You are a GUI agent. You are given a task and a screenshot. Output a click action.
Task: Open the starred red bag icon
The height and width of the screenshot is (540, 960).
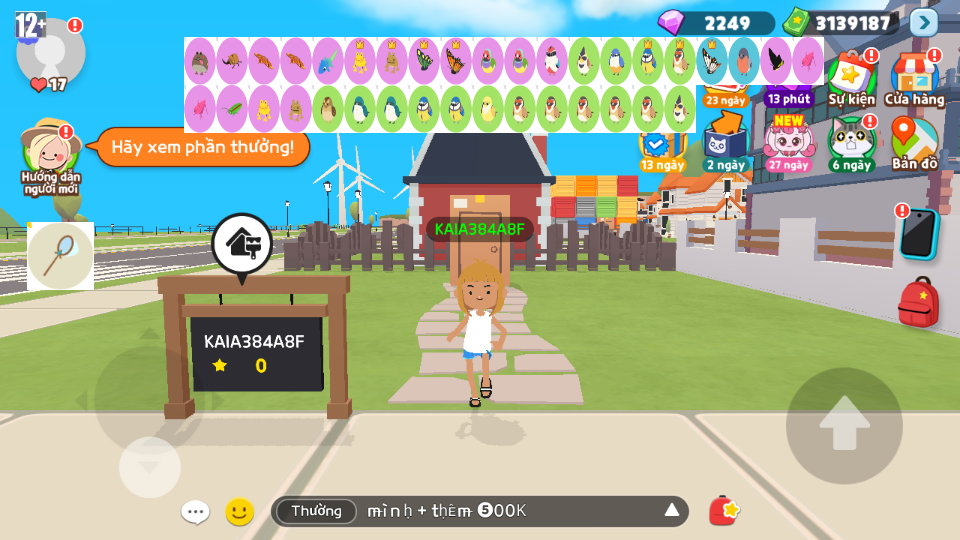[723, 511]
